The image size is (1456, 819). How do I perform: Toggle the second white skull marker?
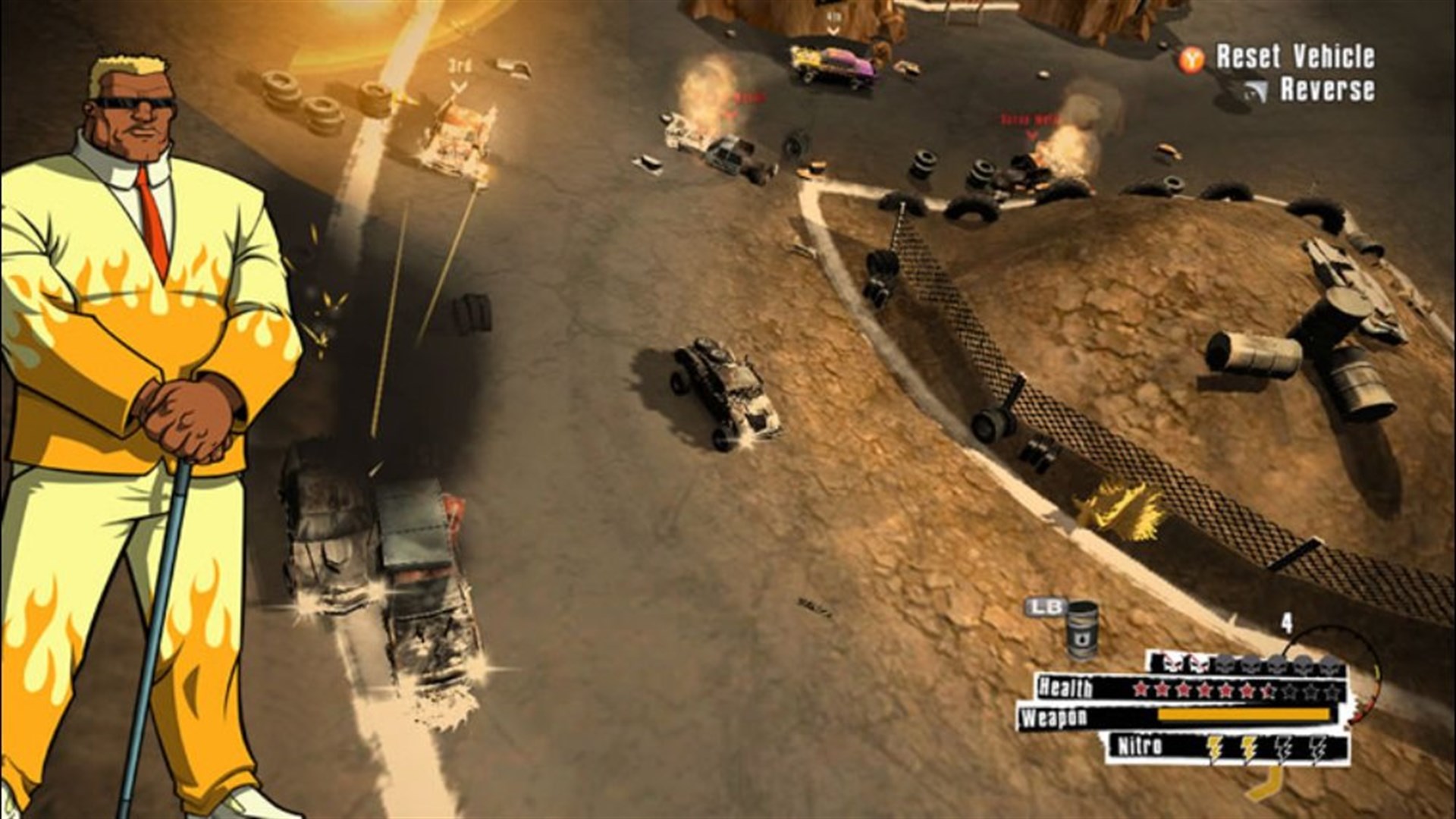1197,664
